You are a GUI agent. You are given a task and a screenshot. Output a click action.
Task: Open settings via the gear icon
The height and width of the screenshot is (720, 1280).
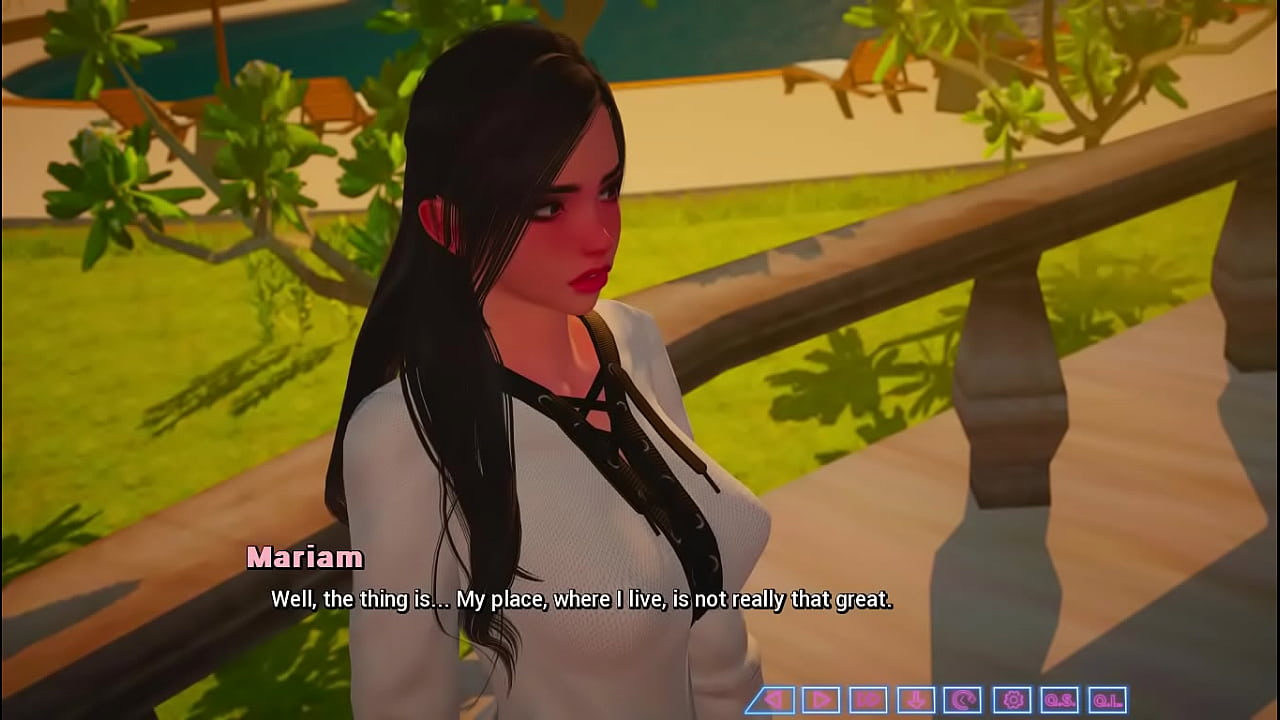pyautogui.click(x=1014, y=698)
